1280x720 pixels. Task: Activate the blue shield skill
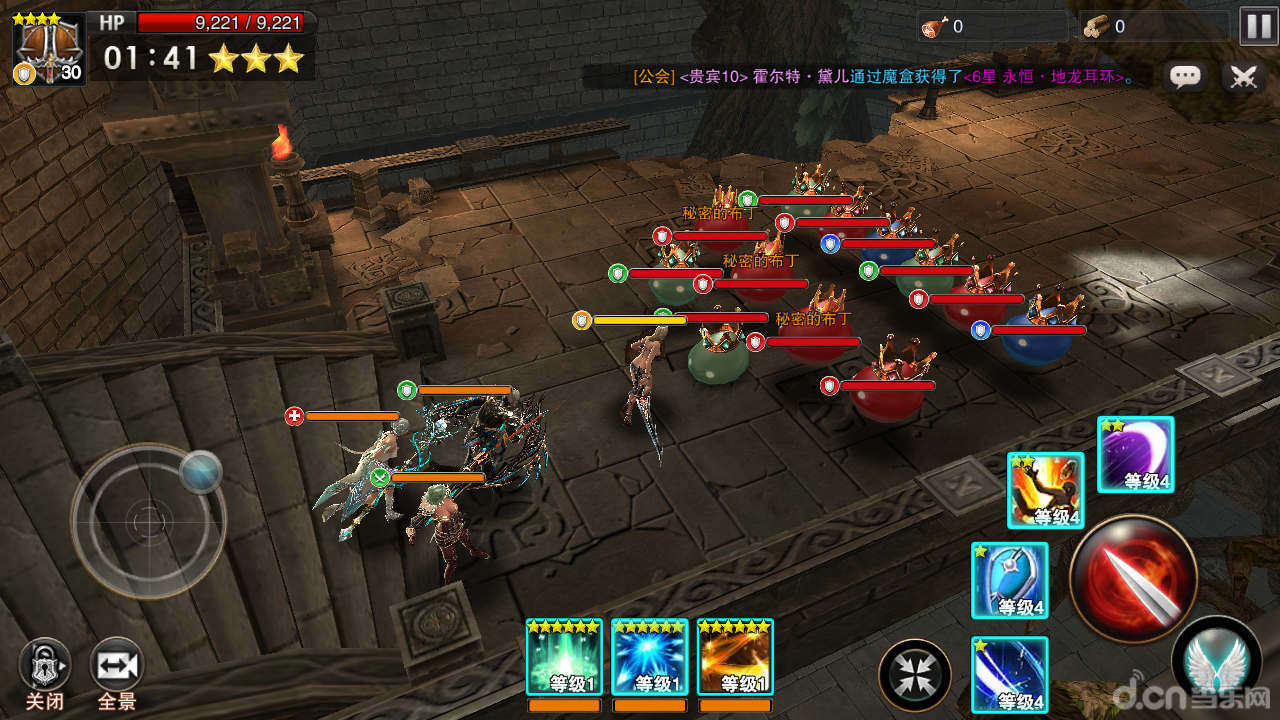(x=1010, y=580)
